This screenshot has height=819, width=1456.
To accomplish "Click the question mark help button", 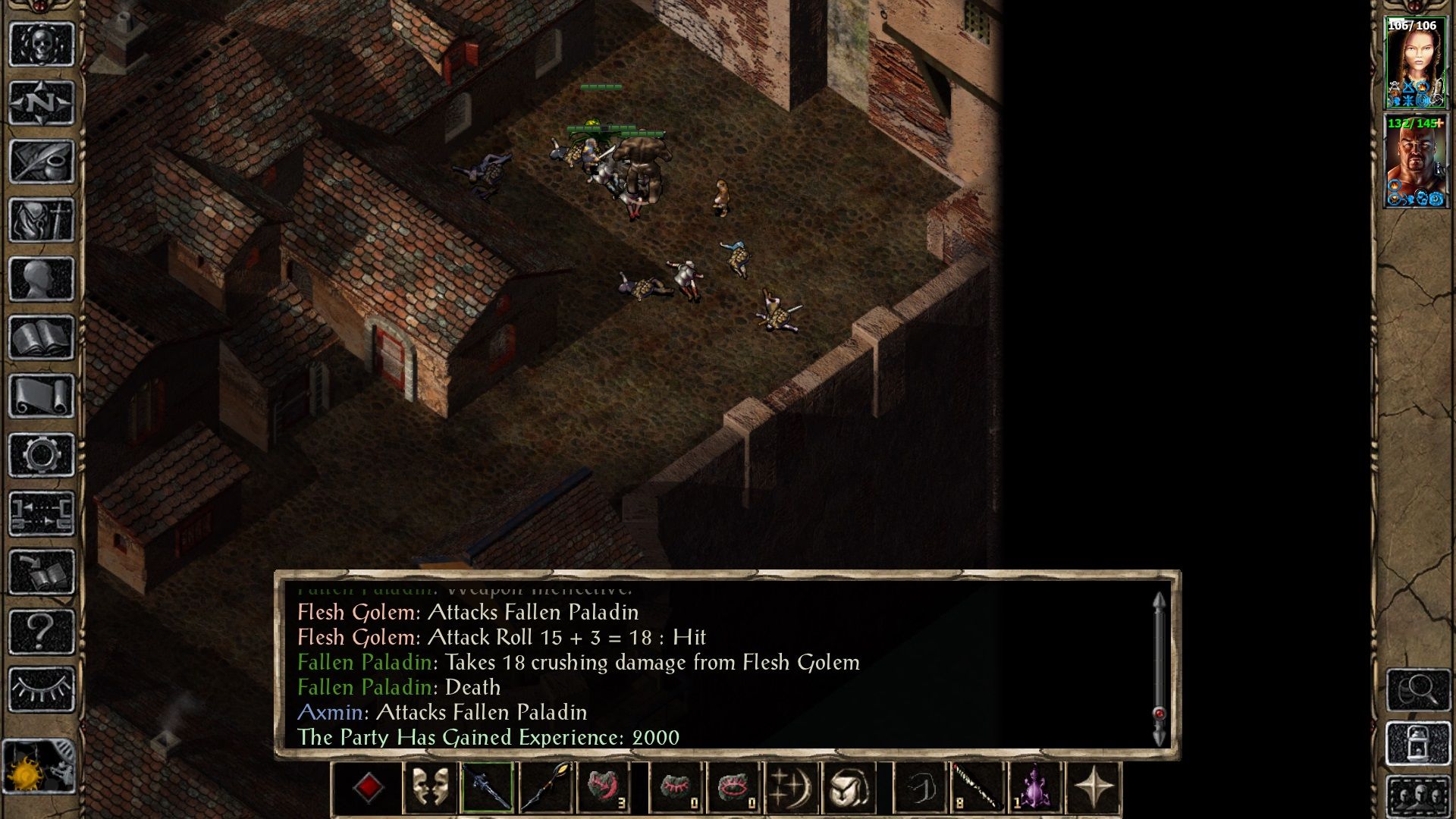I will (x=42, y=631).
